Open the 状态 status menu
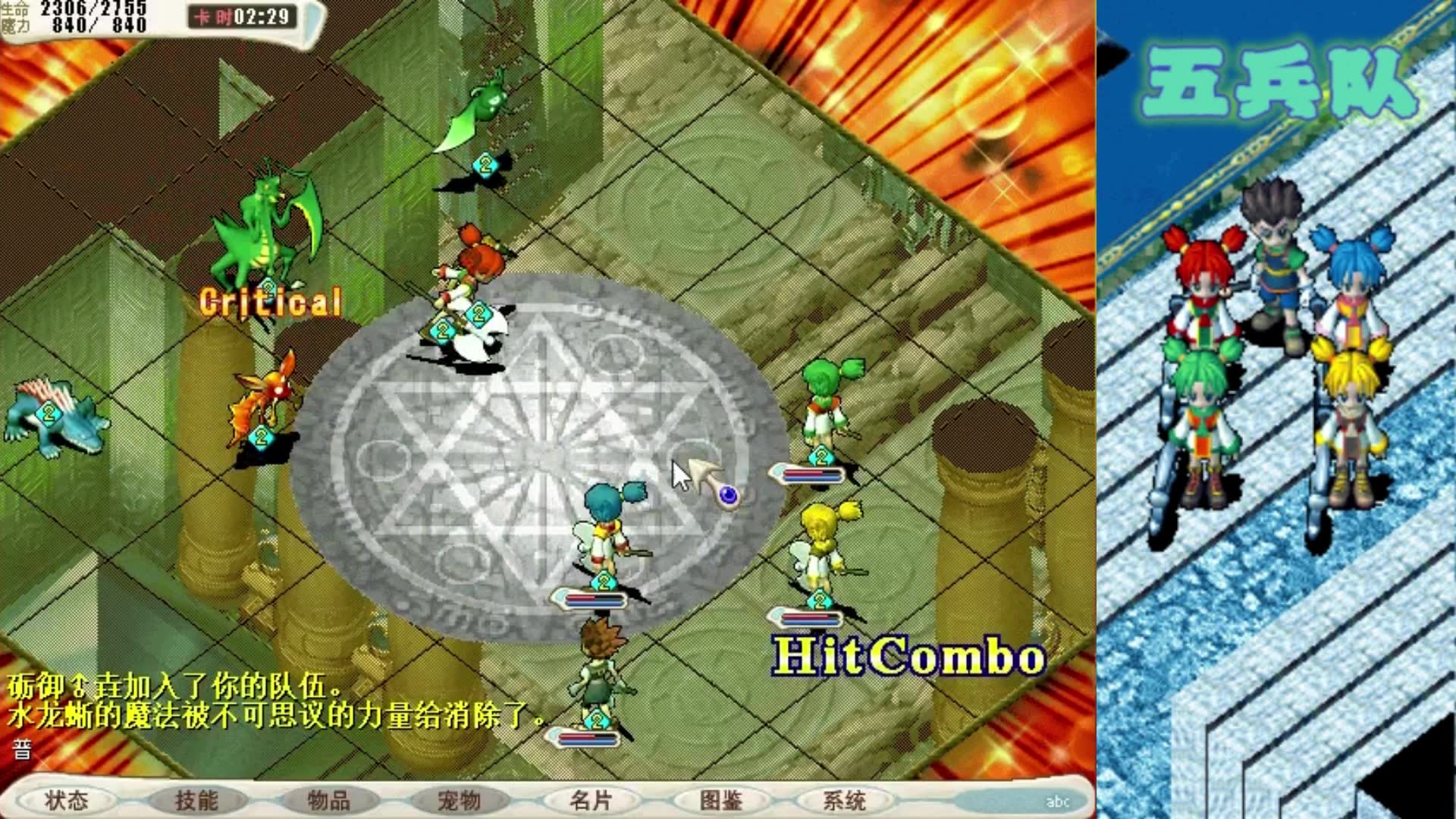The width and height of the screenshot is (1456, 819). [x=67, y=800]
